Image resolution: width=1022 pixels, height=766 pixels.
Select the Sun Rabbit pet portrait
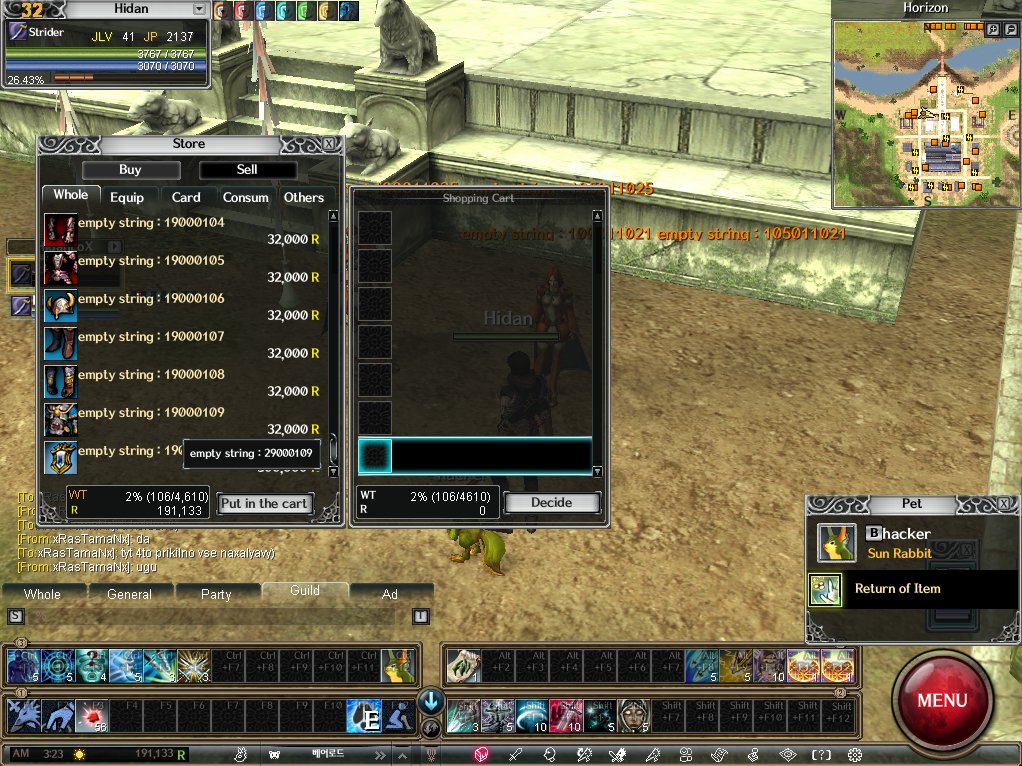836,543
